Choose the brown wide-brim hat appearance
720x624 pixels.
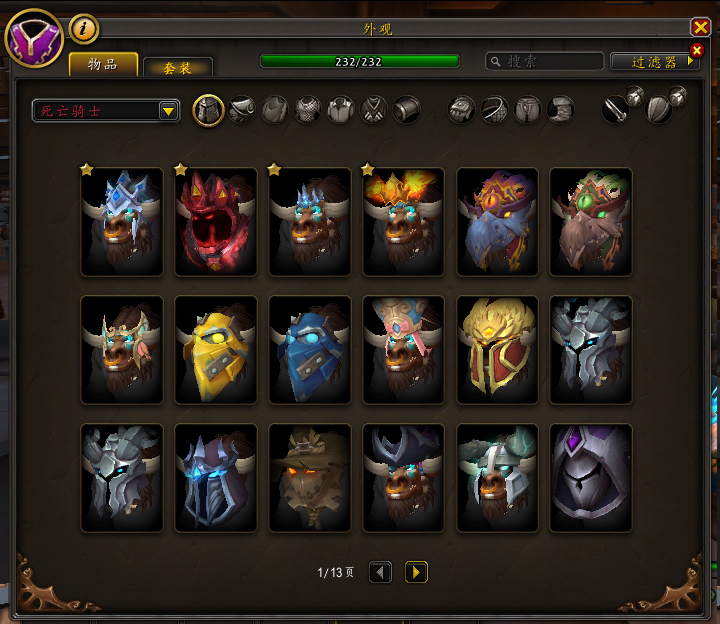click(310, 478)
